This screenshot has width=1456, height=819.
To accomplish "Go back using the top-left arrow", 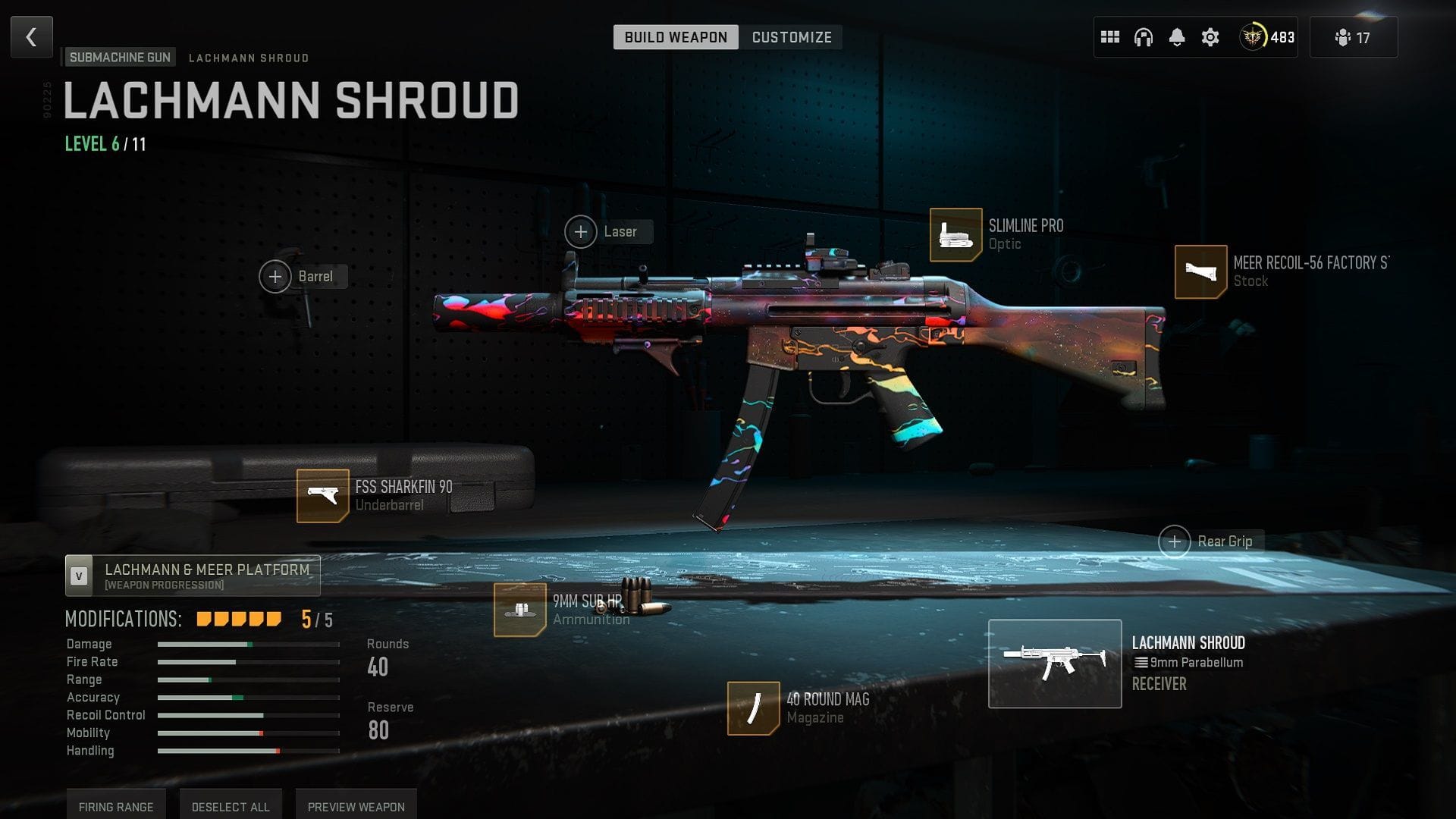I will [32, 37].
